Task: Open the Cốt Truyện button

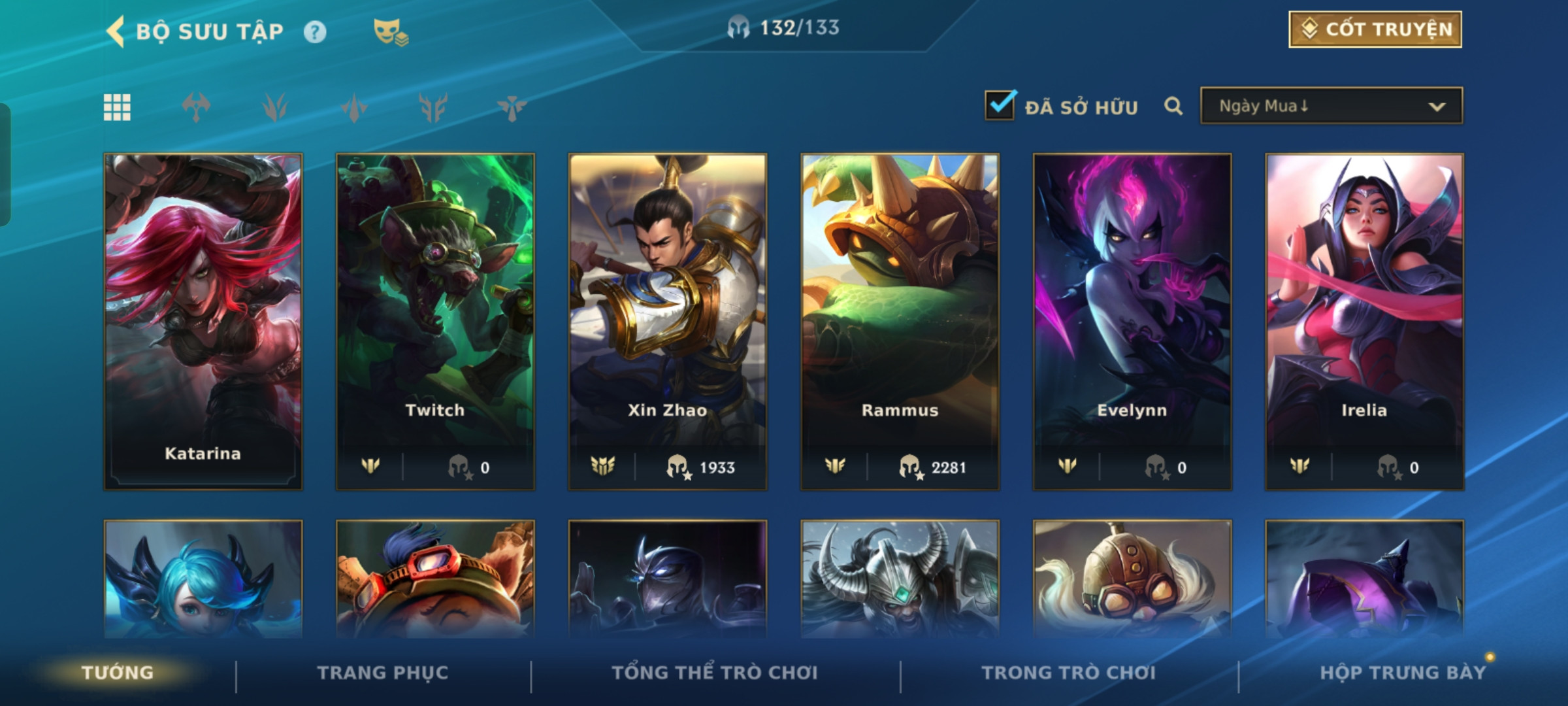Action: (1375, 29)
